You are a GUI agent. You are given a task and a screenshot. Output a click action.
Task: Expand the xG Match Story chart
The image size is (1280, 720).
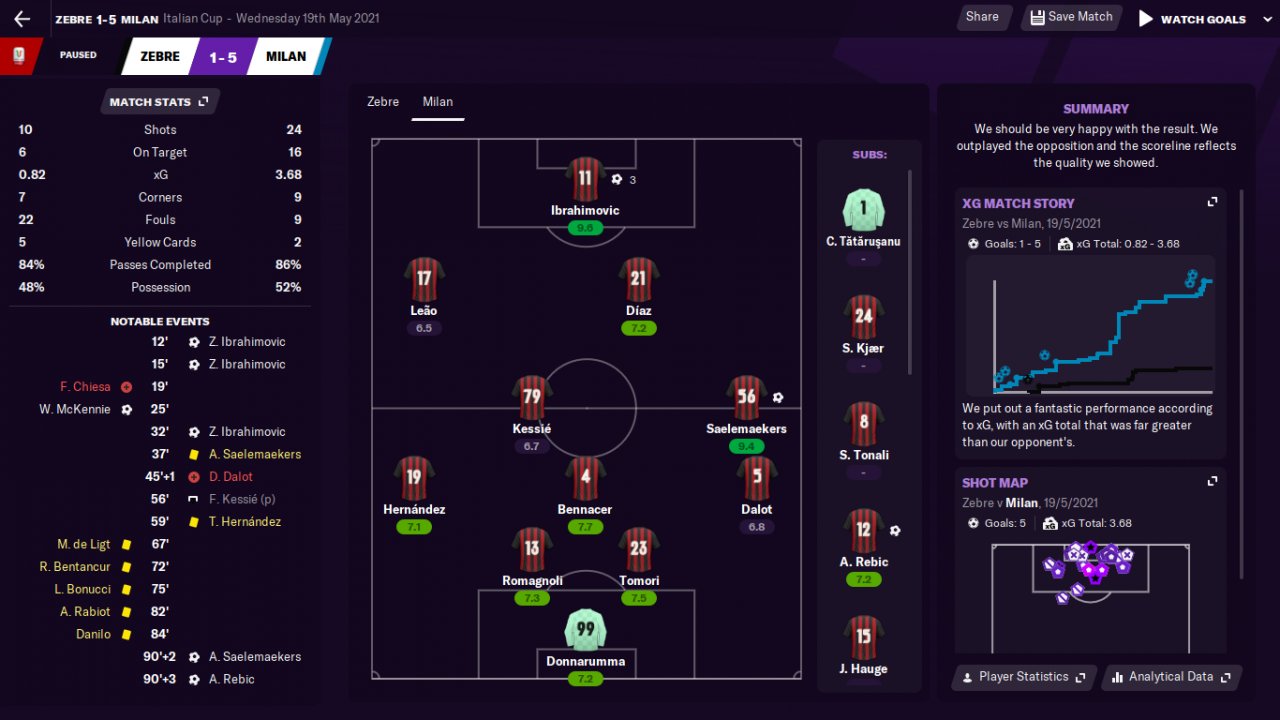coord(1212,202)
